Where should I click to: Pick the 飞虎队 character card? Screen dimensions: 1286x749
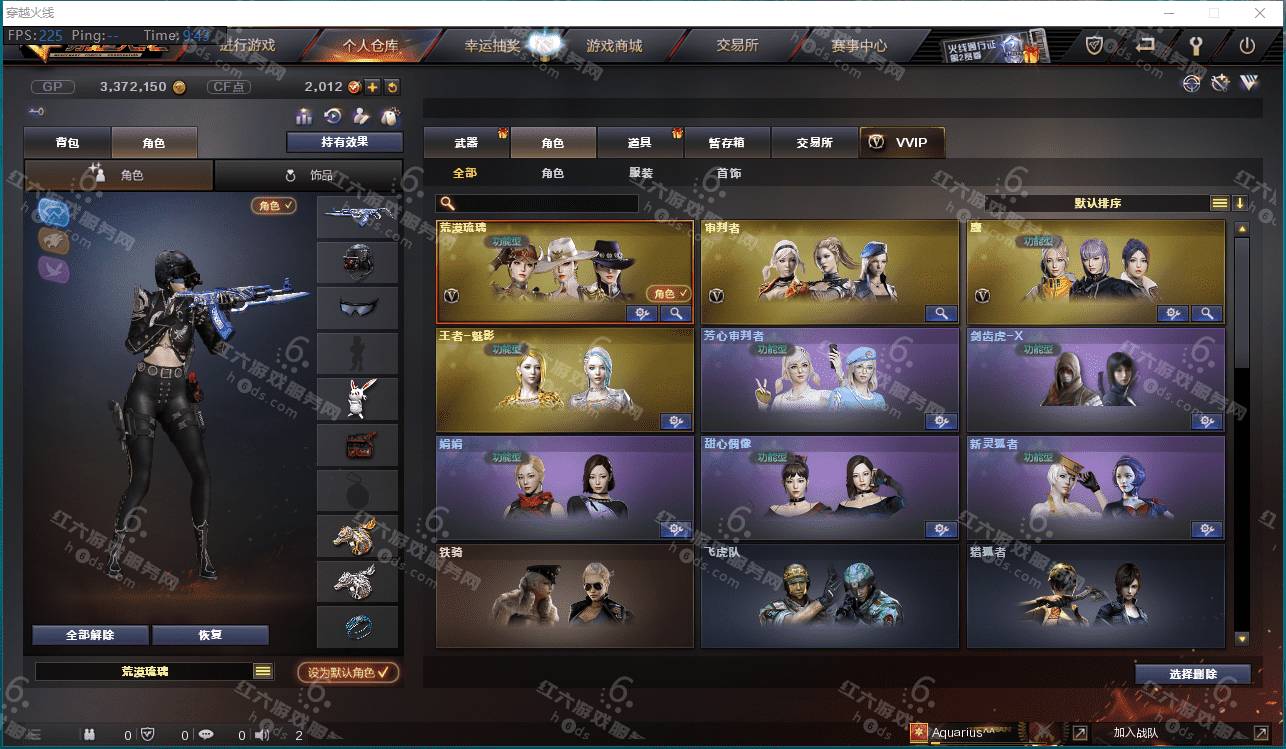click(x=829, y=596)
